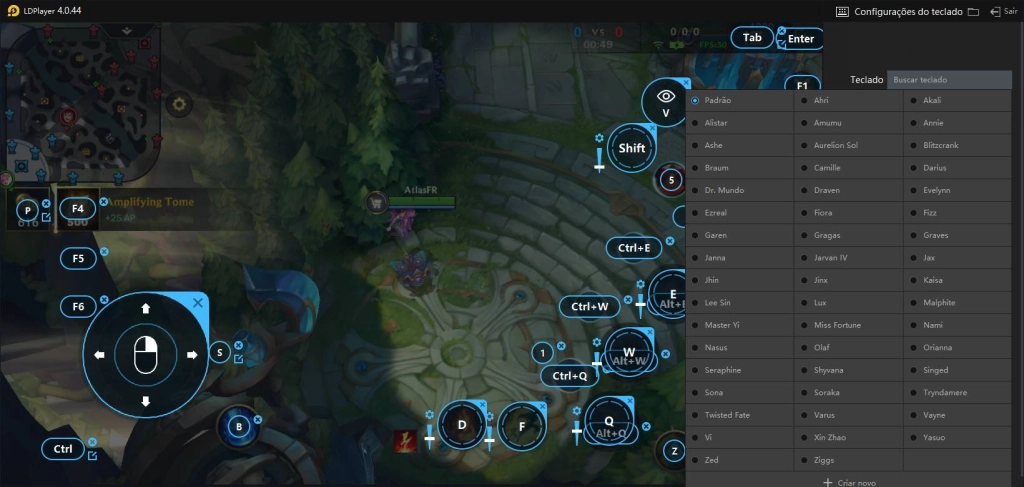
Task: Create a new preset with Criar novo
Action: [849, 482]
